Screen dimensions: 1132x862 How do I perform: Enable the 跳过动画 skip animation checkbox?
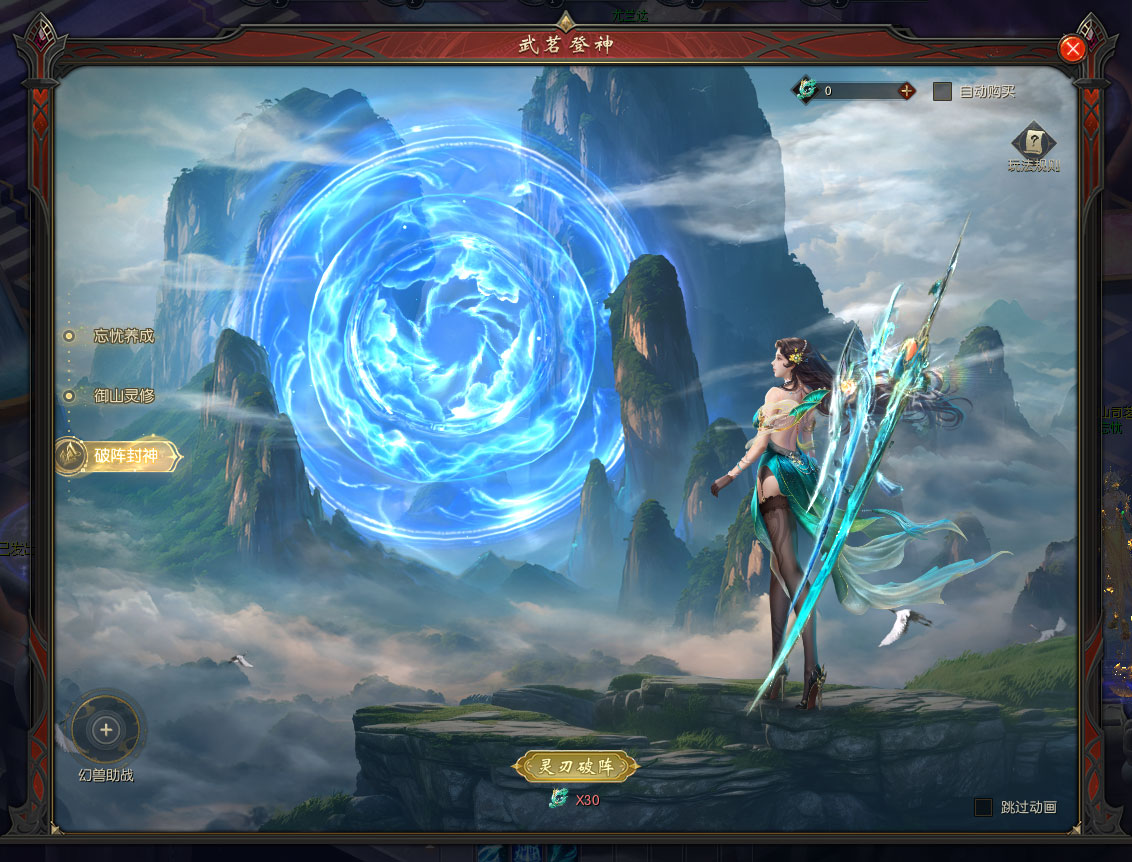pyautogui.click(x=984, y=807)
